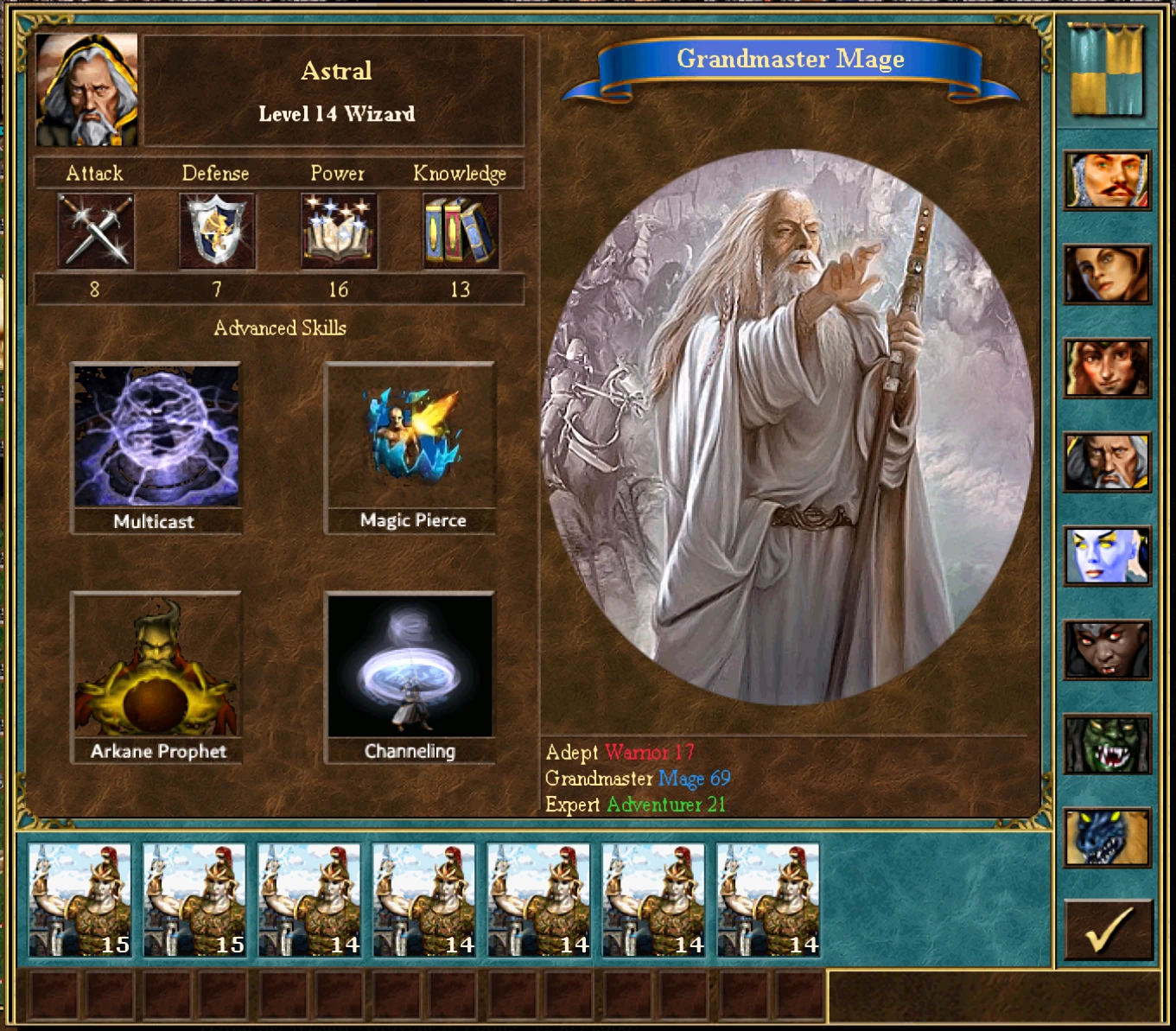
Task: Select the Channeling skill icon
Action: click(410, 666)
